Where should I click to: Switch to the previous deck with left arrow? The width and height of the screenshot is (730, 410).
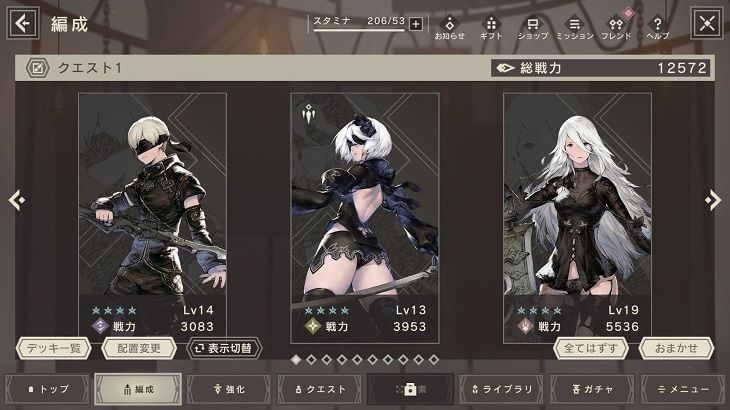pos(16,200)
